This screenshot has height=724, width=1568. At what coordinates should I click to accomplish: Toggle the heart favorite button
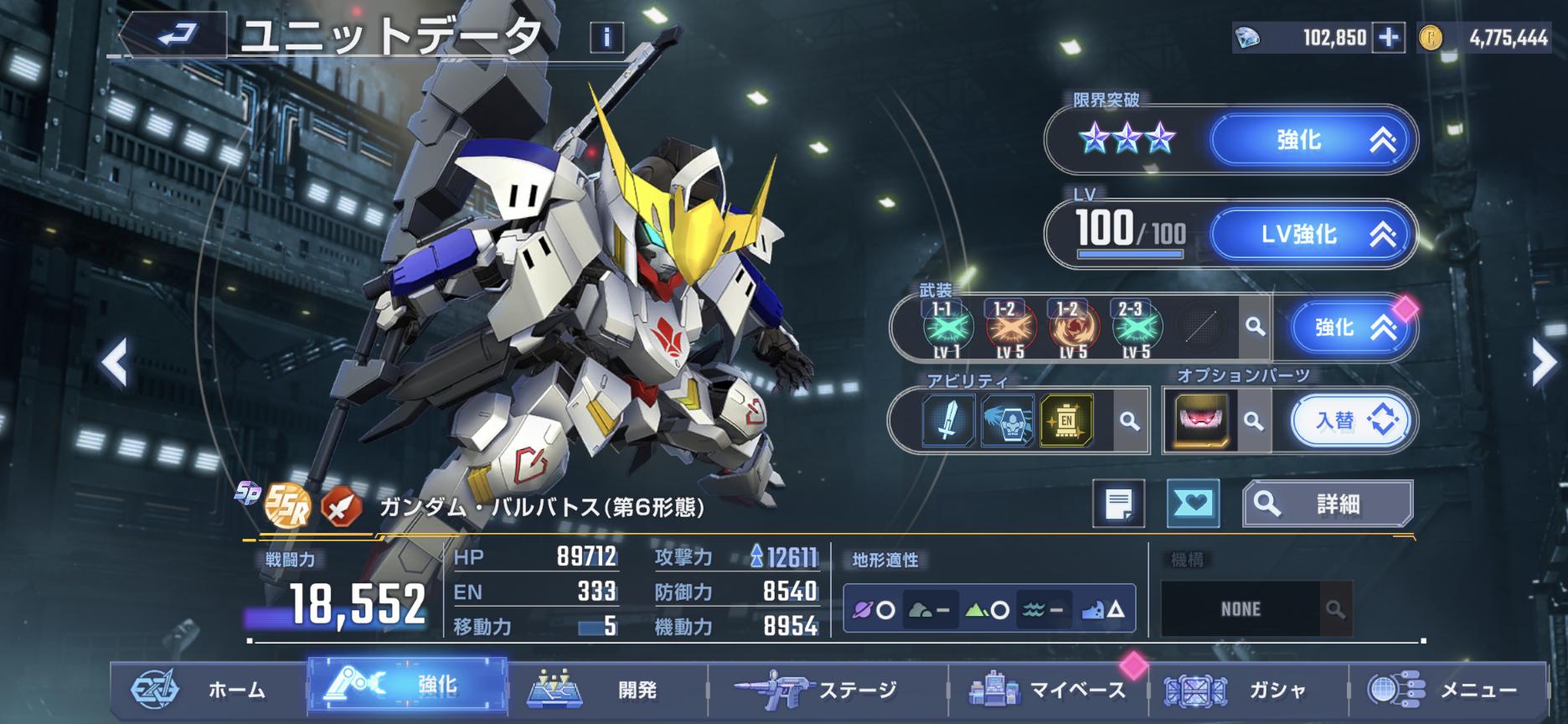click(1193, 504)
